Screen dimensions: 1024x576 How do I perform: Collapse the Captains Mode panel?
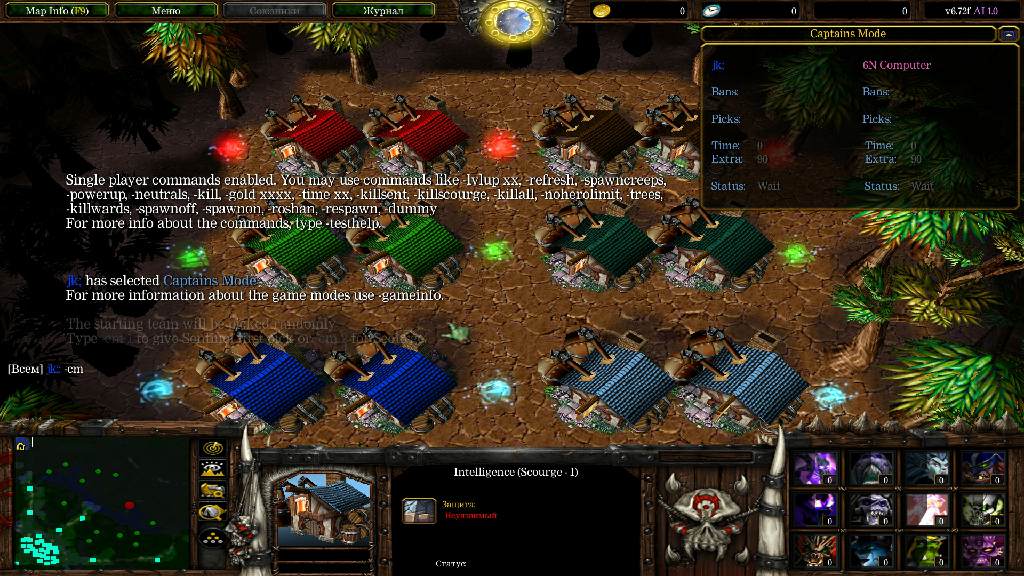pos(1008,34)
